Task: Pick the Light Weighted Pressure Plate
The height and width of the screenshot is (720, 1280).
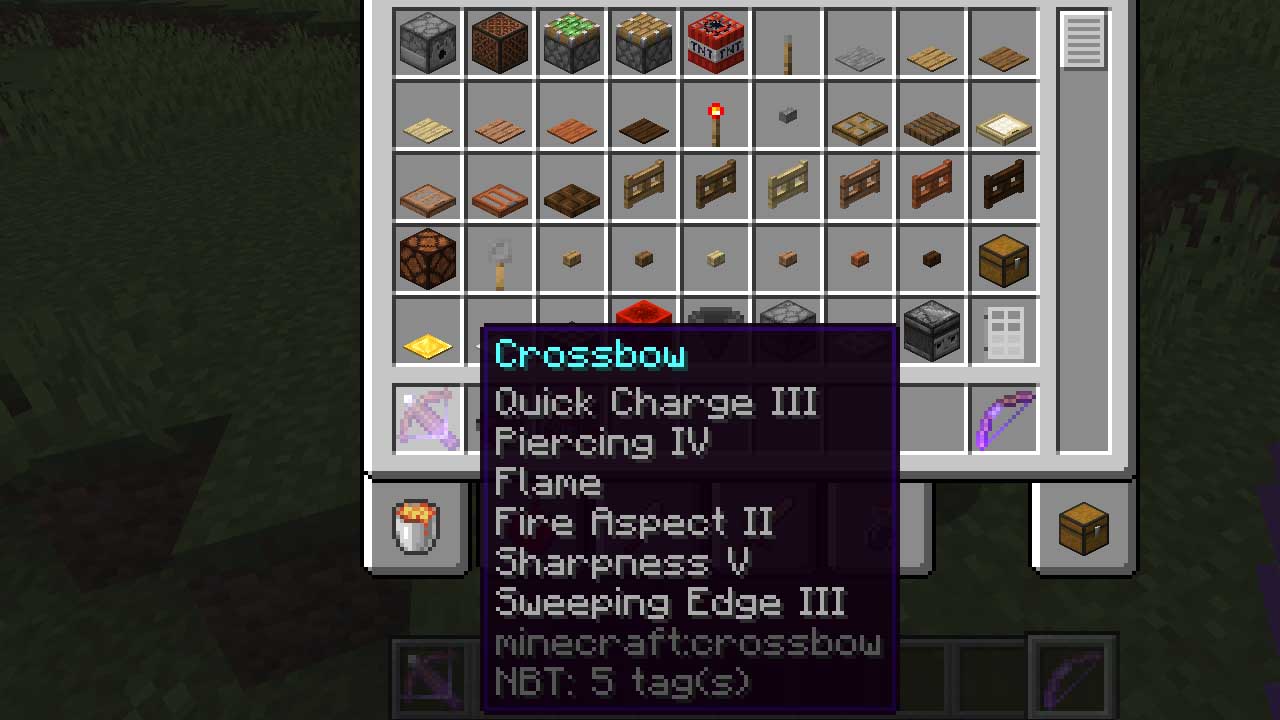Action: click(427, 330)
